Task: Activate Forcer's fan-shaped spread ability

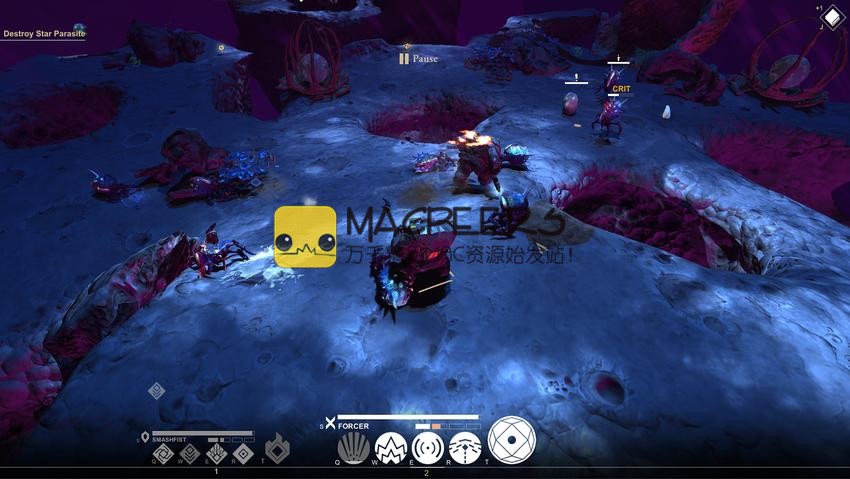Action: pyautogui.click(x=352, y=447)
